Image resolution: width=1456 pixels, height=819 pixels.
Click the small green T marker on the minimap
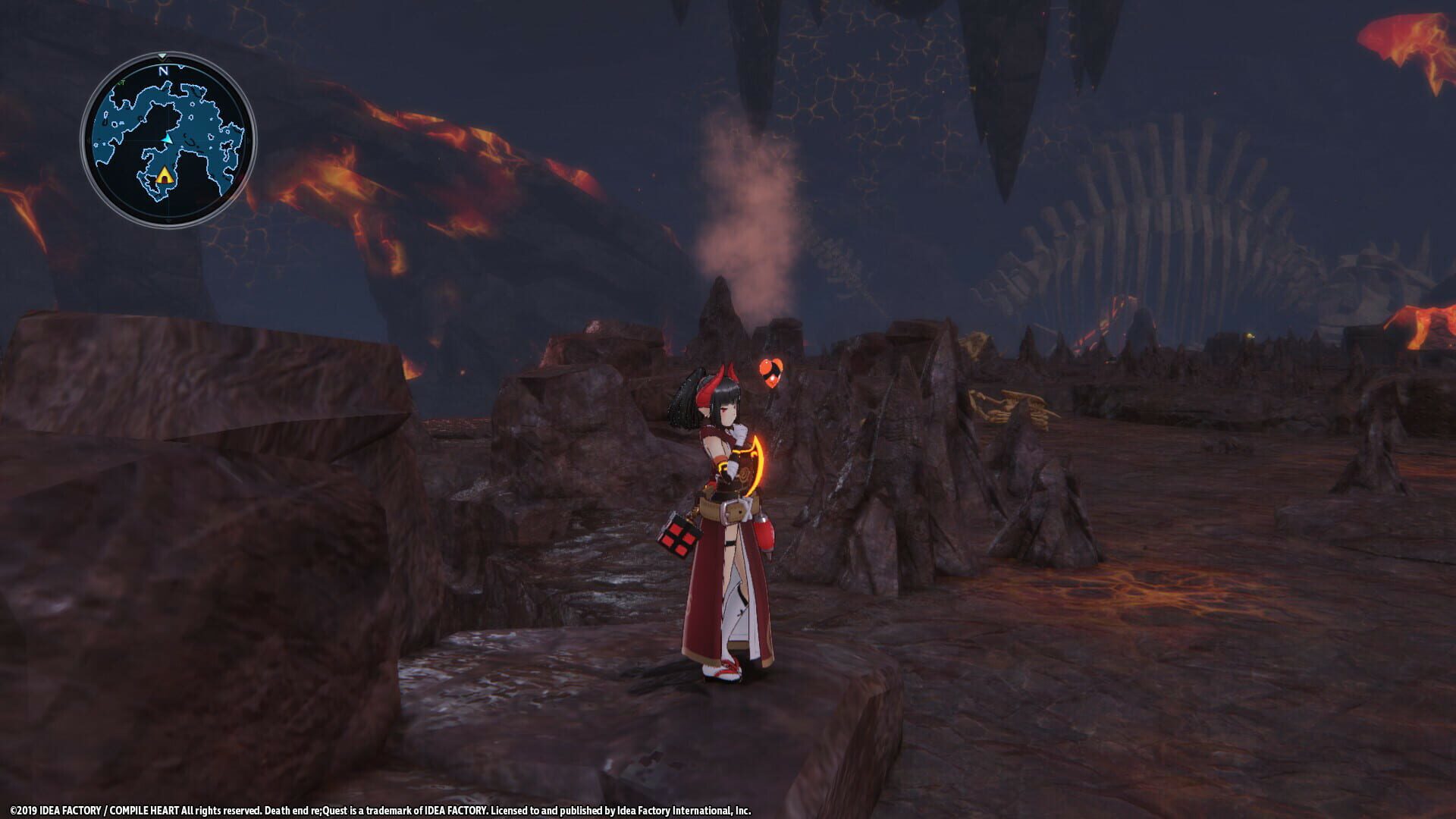[x=121, y=82]
